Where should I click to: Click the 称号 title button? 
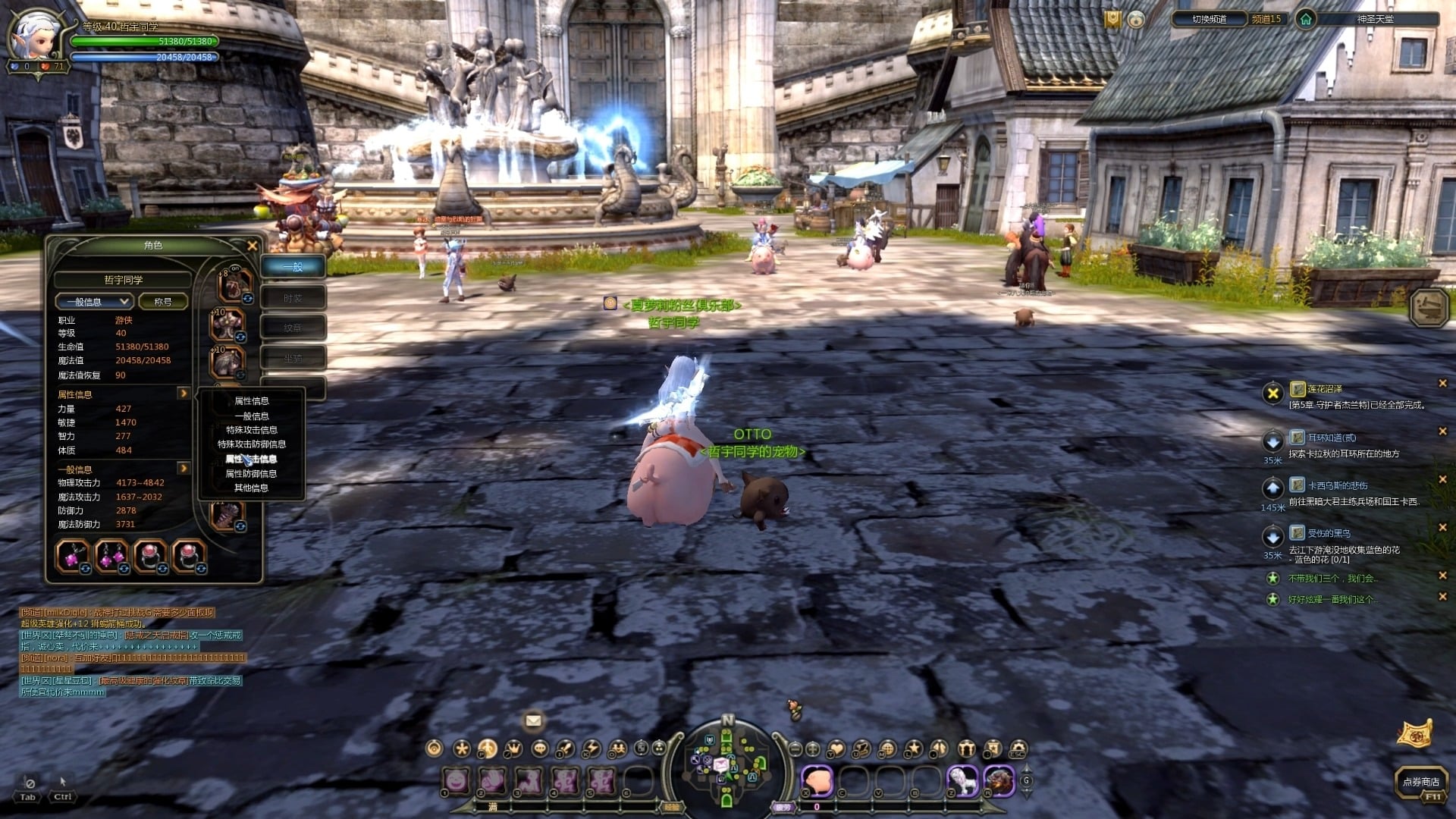[x=163, y=302]
